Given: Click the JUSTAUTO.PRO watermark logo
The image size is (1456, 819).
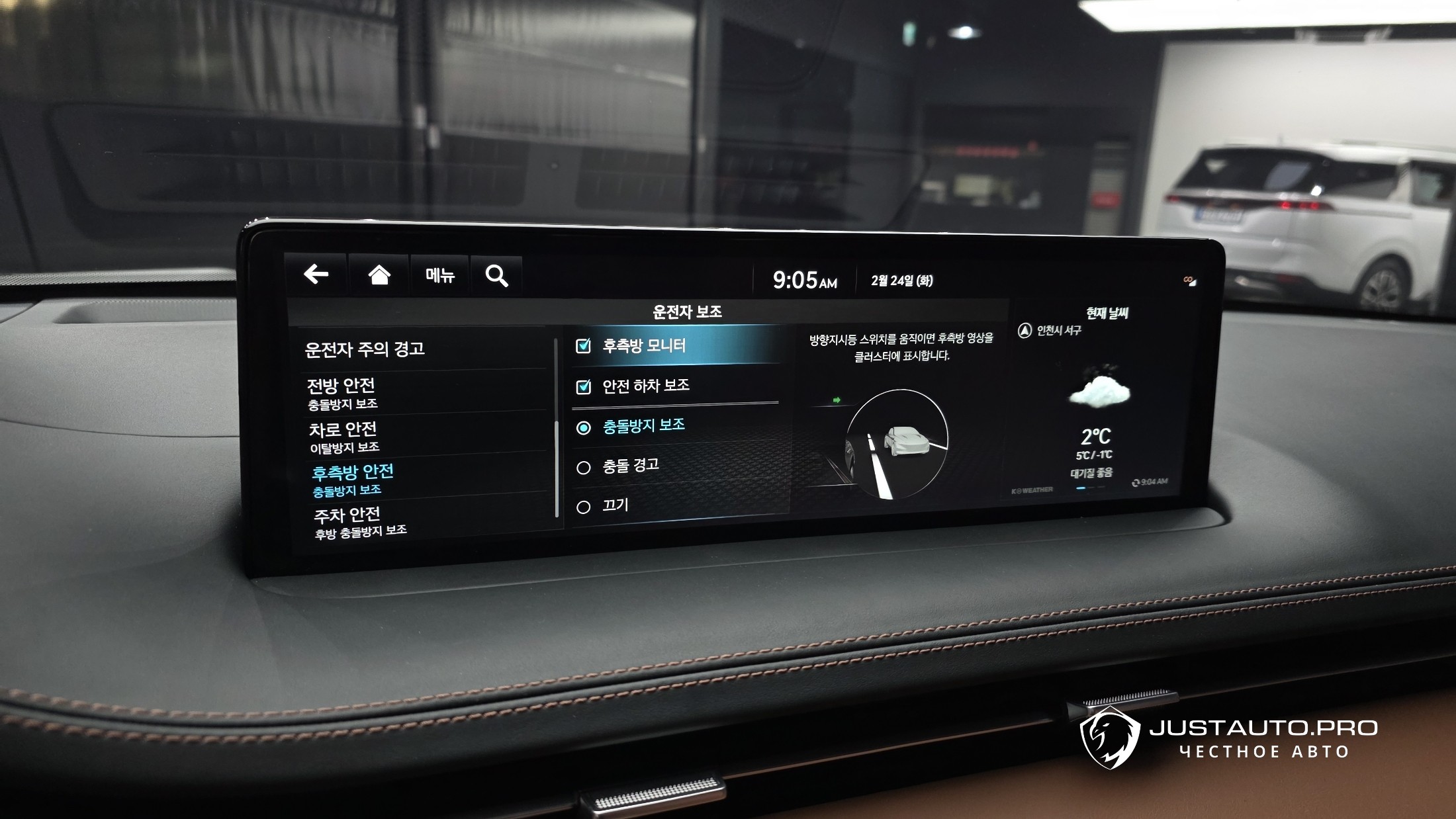Looking at the screenshot, I should [1111, 738].
